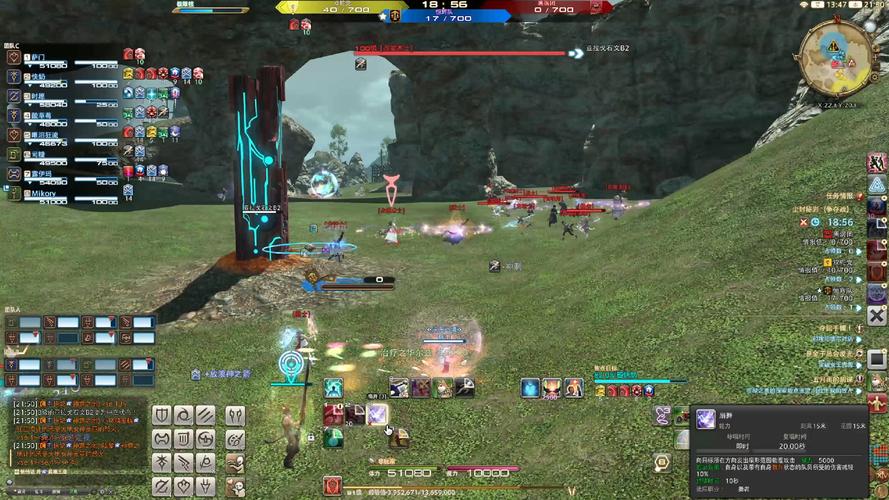Use the dark red ability in hotbar slot 1
The image size is (889, 500).
click(x=333, y=414)
